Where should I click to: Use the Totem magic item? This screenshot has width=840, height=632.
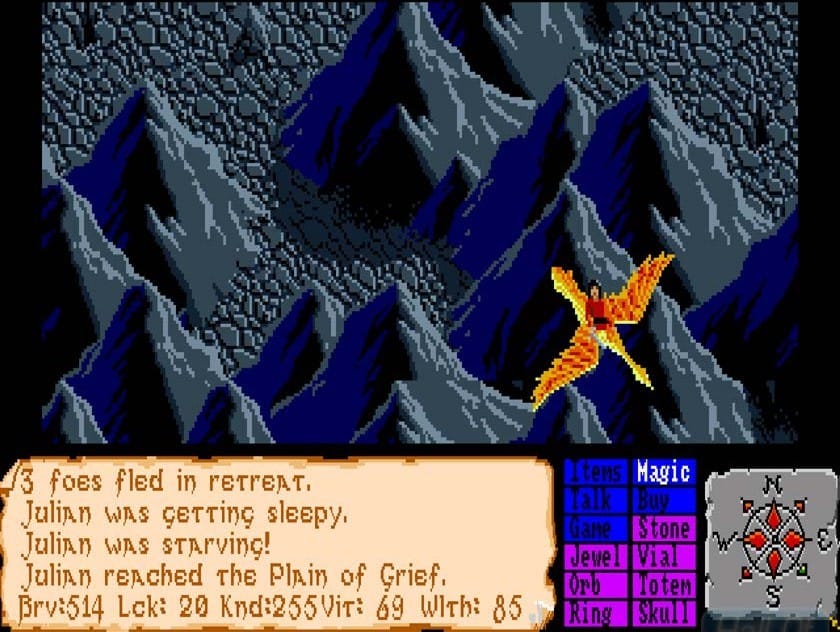[663, 584]
